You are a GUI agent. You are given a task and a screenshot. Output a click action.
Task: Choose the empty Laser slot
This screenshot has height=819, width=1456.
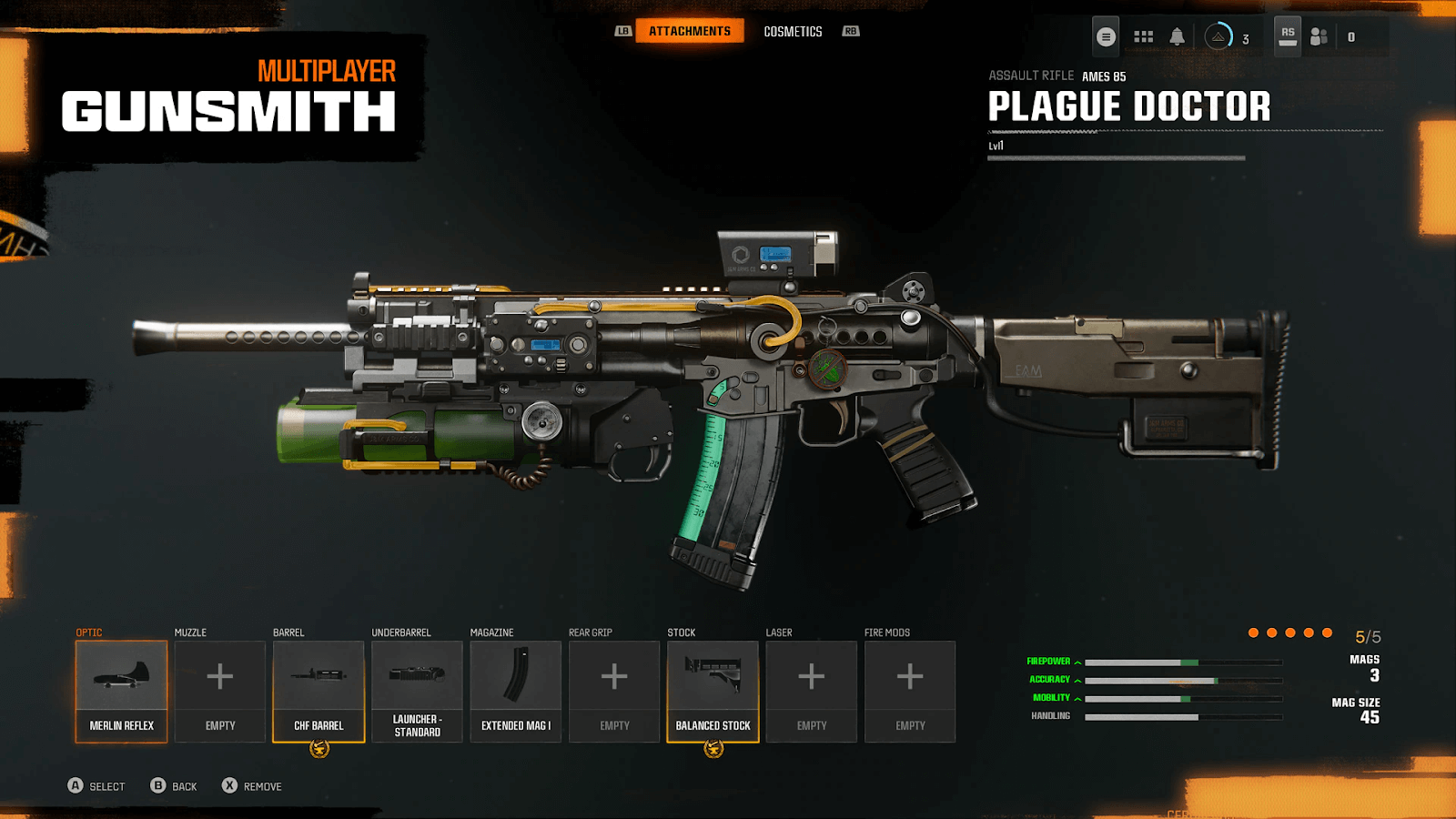pos(812,691)
